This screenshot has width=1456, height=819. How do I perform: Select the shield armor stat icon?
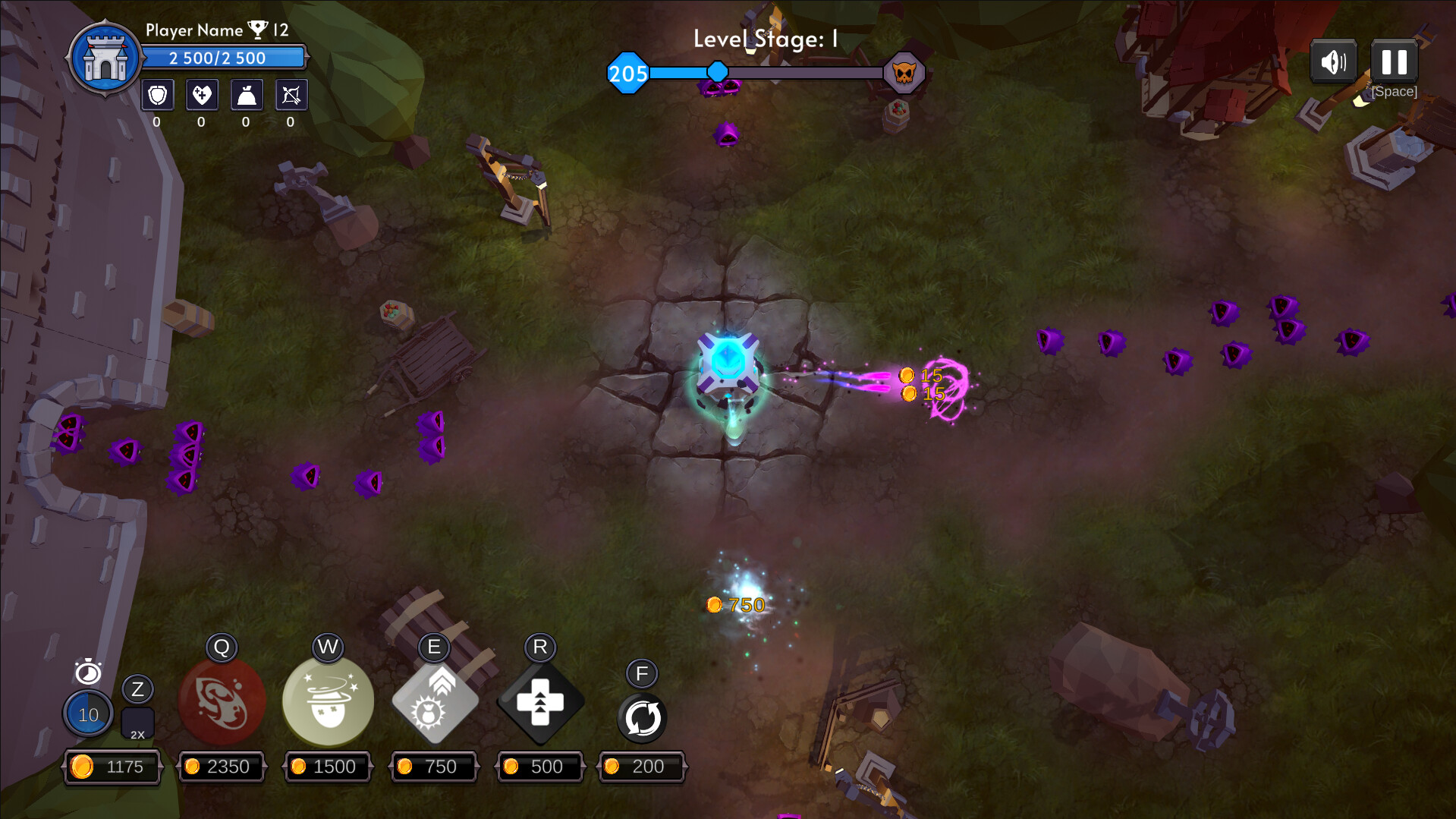click(x=158, y=96)
